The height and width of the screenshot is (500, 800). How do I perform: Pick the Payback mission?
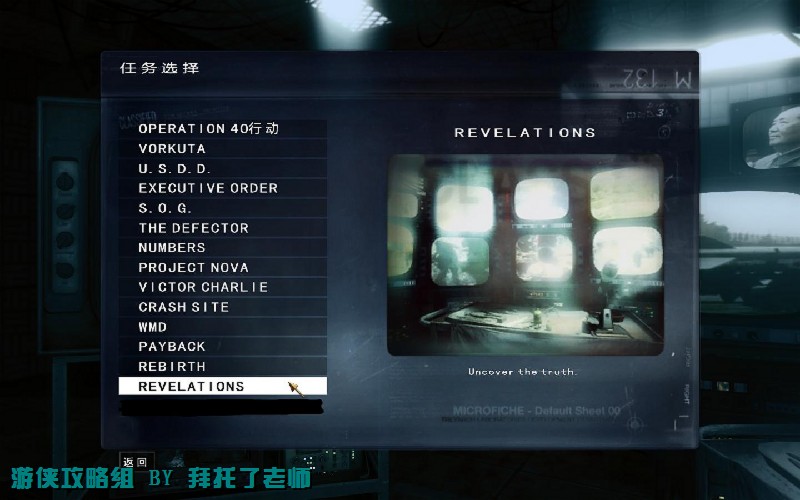pyautogui.click(x=172, y=347)
